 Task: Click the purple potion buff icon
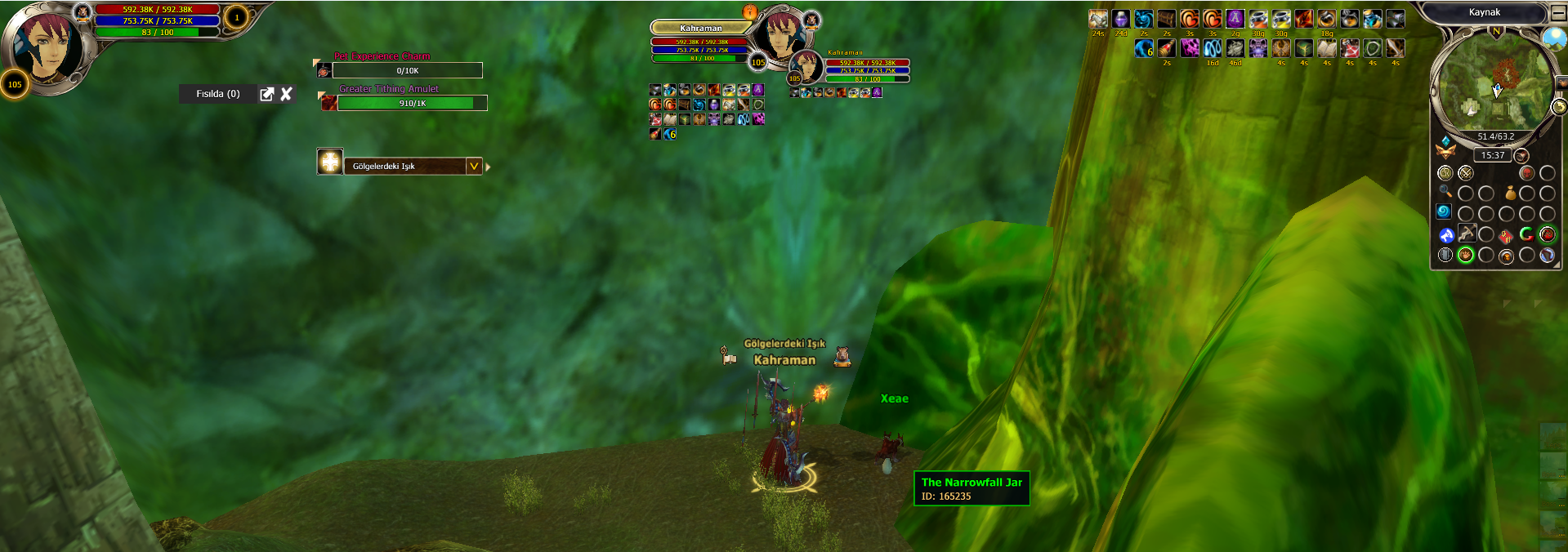pyautogui.click(x=1121, y=19)
